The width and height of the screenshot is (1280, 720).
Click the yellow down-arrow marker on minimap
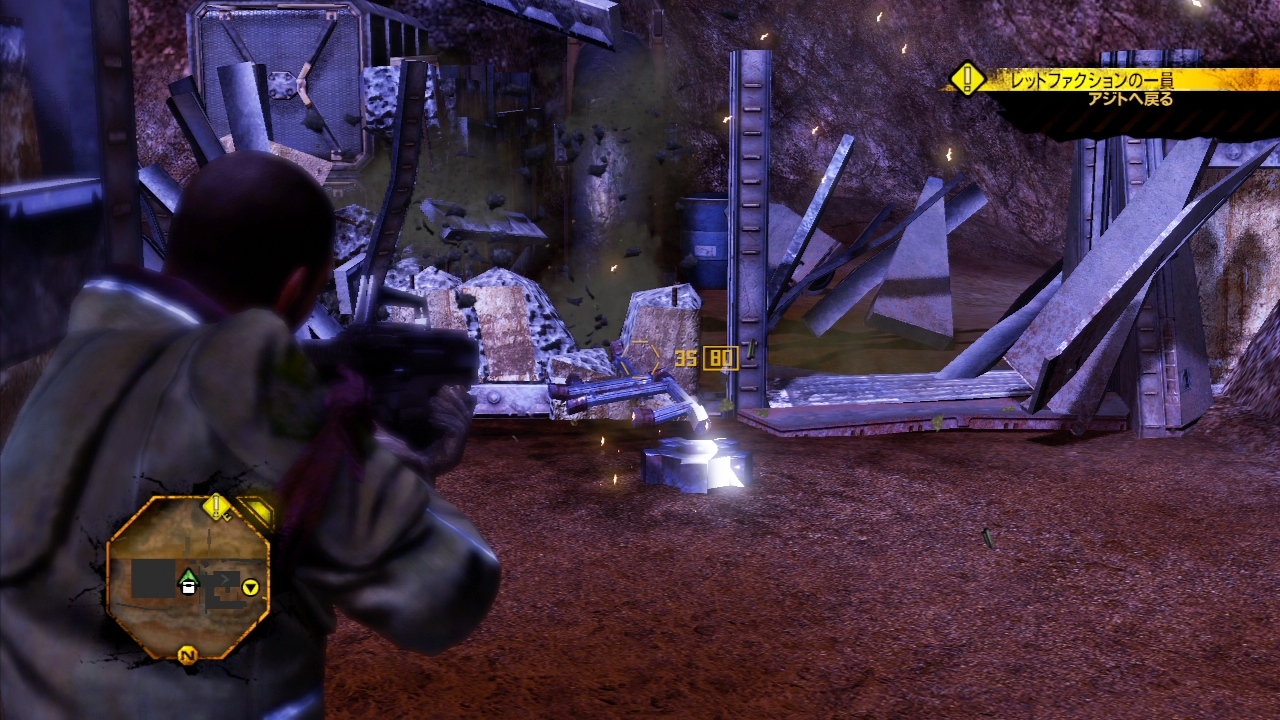(x=250, y=587)
